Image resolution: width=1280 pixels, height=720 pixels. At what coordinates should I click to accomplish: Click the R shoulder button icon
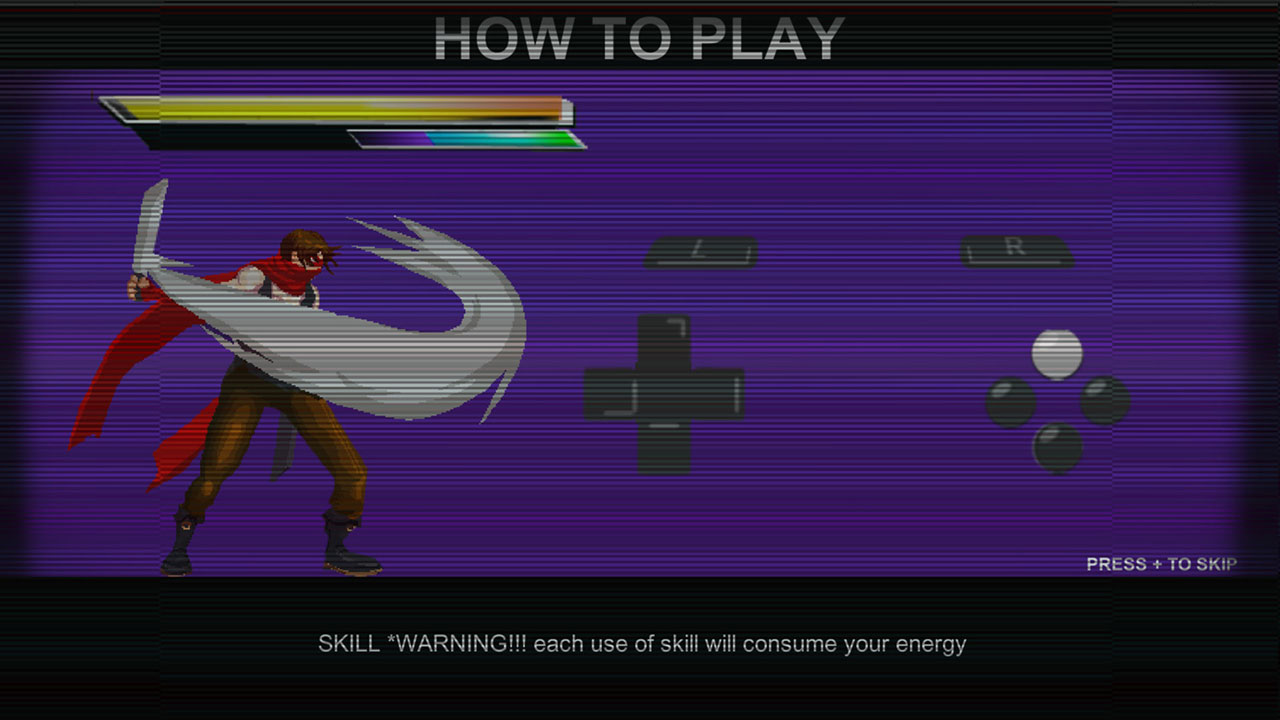coord(1018,252)
